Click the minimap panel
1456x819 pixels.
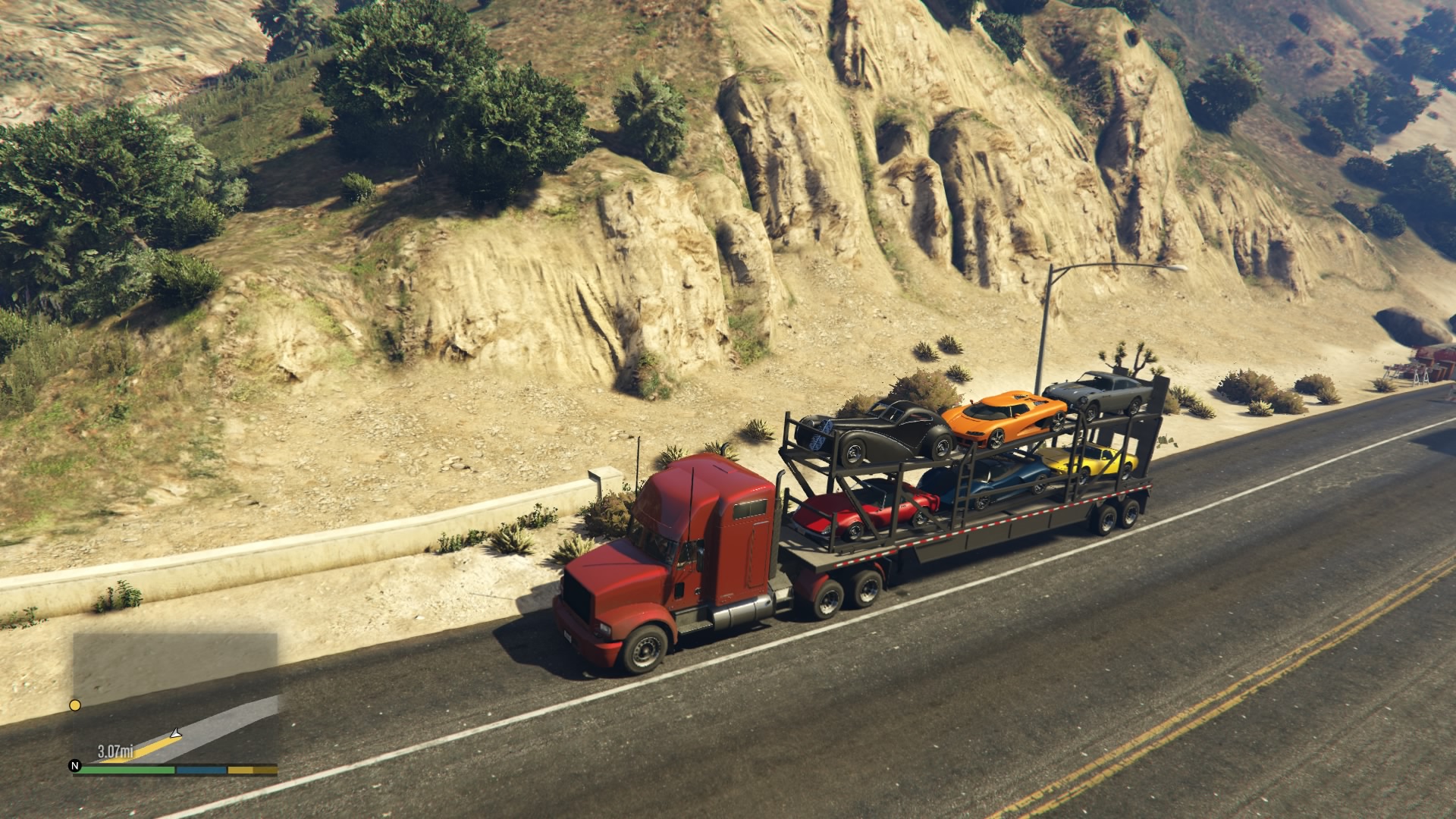coord(175,698)
